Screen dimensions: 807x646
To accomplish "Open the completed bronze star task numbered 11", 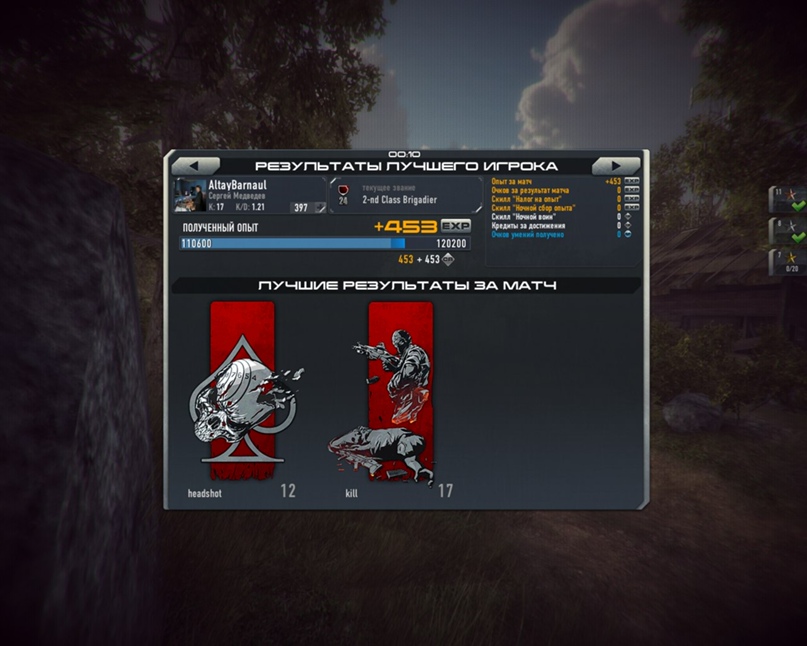I will point(787,199).
